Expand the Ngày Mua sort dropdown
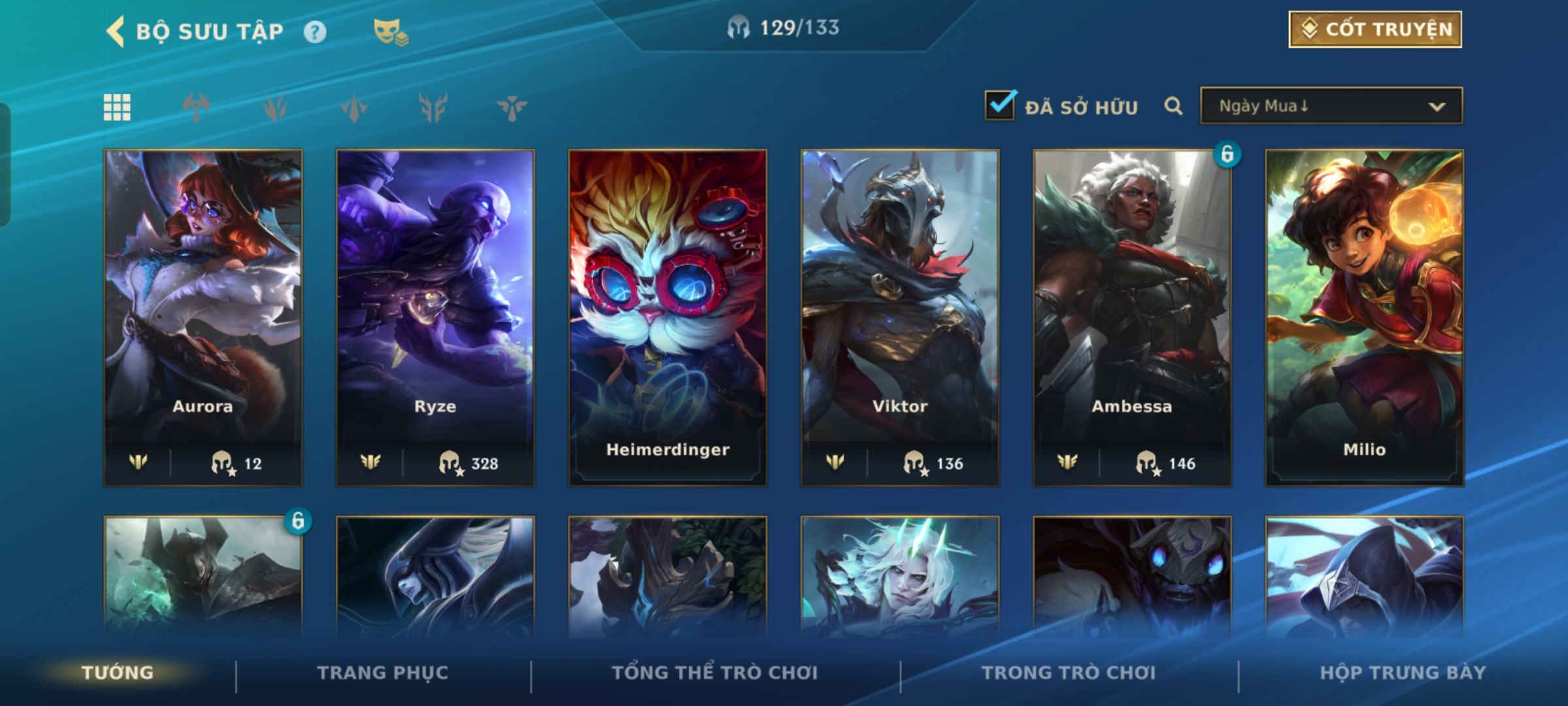Viewport: 1568px width, 706px height. [x=1331, y=106]
